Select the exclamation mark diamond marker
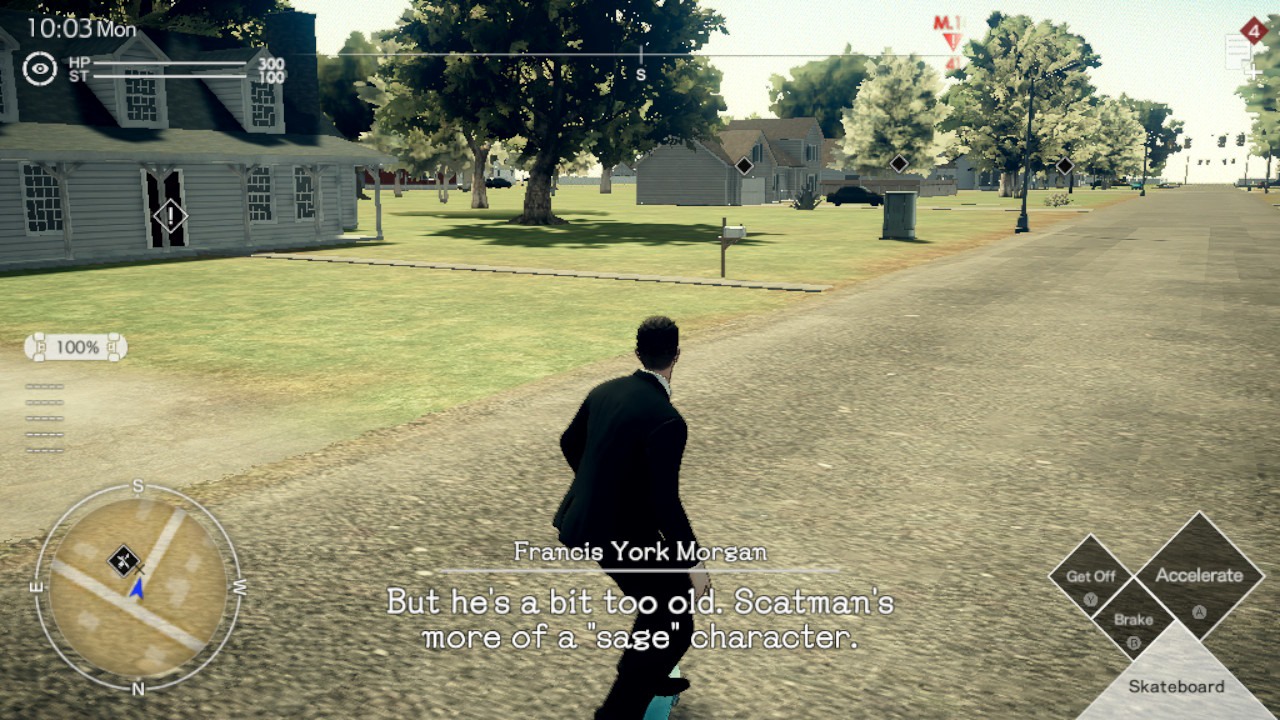Viewport: 1280px width, 720px height. 170,215
